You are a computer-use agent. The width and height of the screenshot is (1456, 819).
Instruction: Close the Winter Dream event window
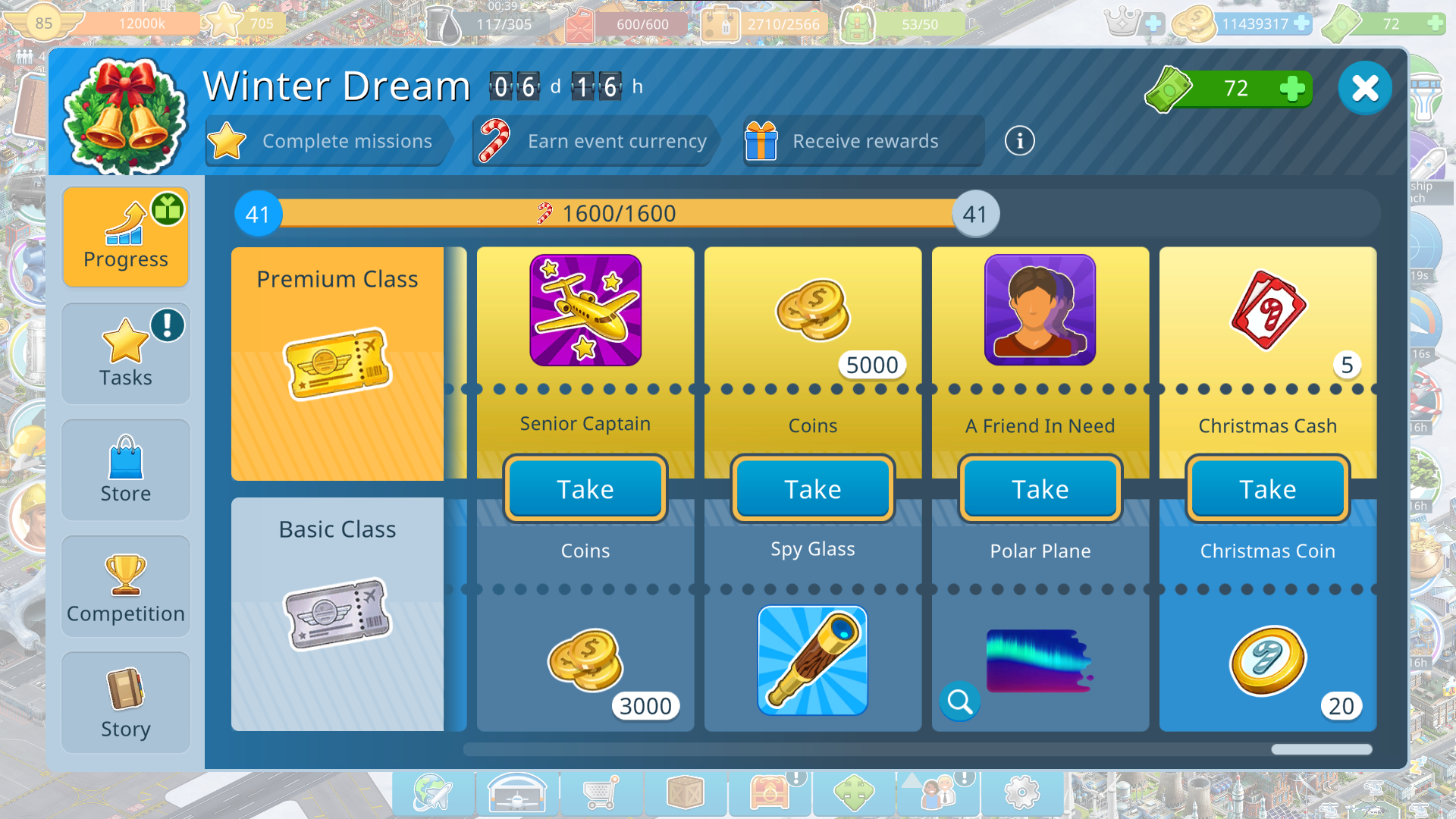[x=1364, y=89]
